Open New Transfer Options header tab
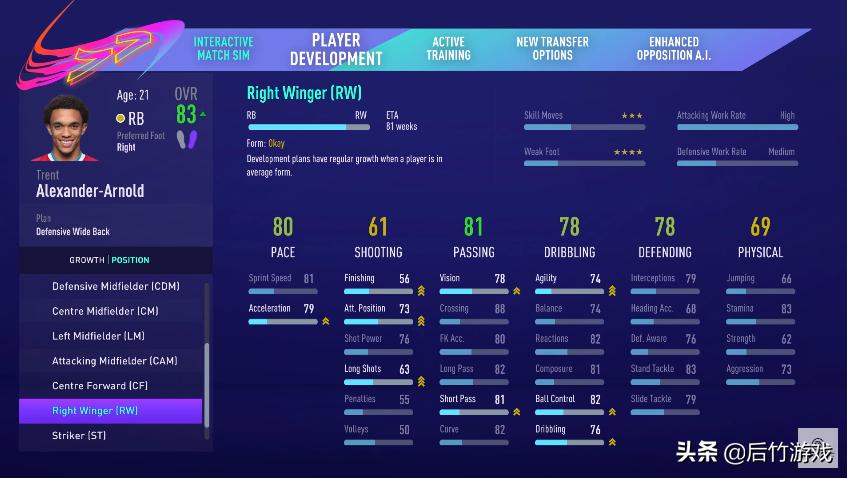Viewport: 847px width, 478px height. [x=552, y=49]
